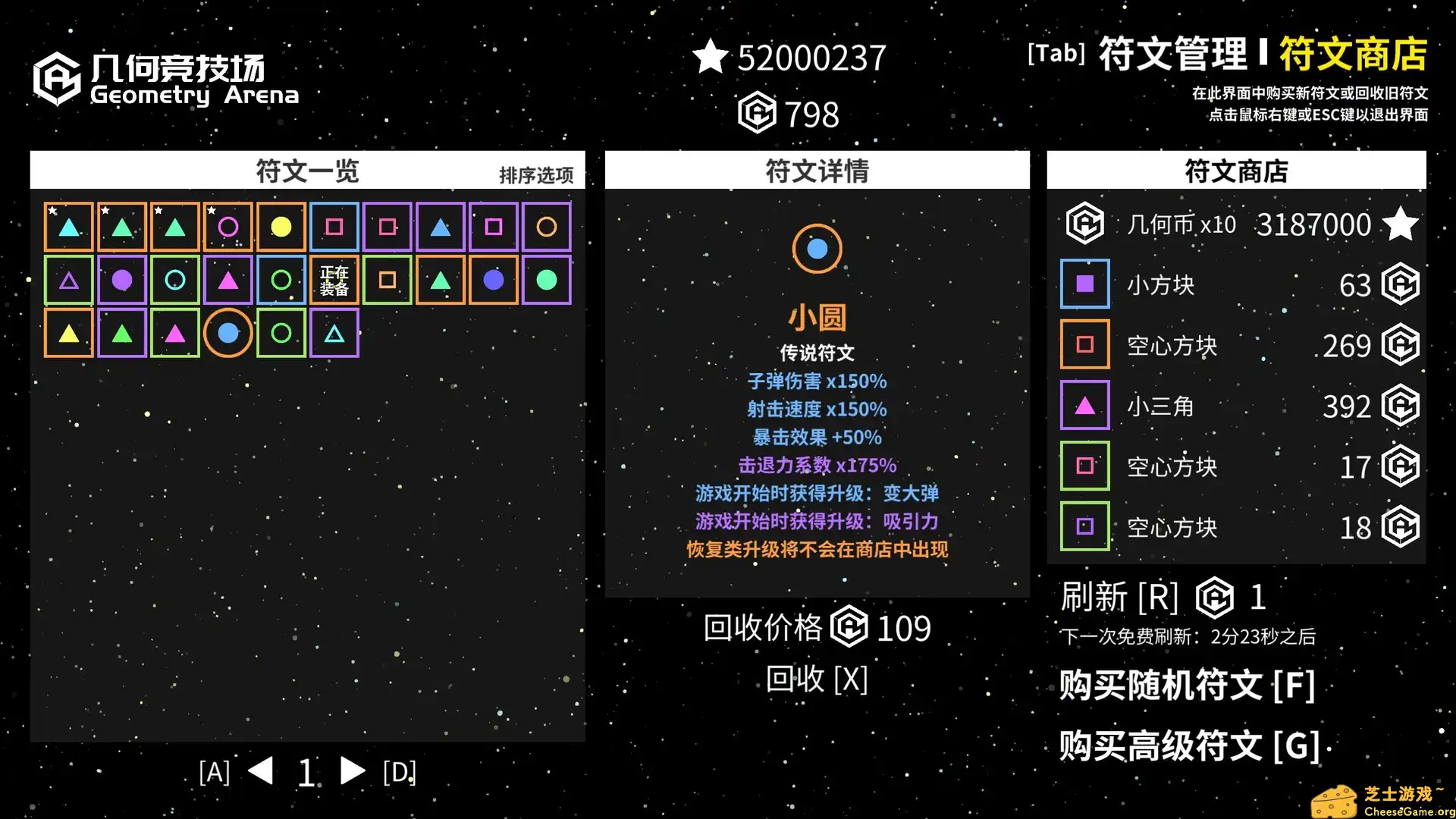The height and width of the screenshot is (819, 1456).
Task: Select the pink triangle rune in the third row
Action: tap(174, 332)
